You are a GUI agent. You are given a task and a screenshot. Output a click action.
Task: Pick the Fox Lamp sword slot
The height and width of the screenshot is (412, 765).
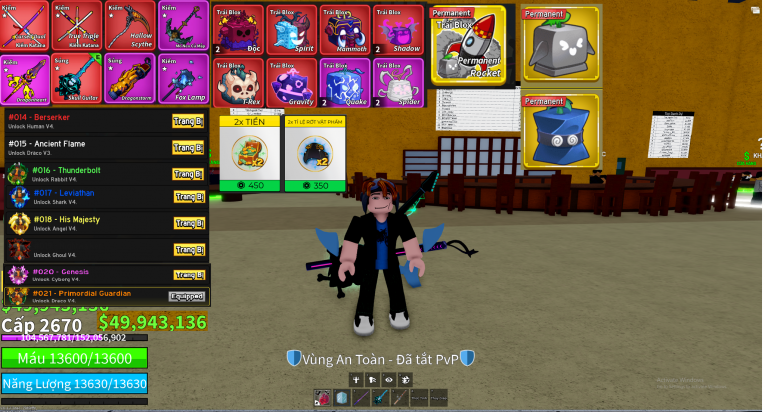coord(181,78)
